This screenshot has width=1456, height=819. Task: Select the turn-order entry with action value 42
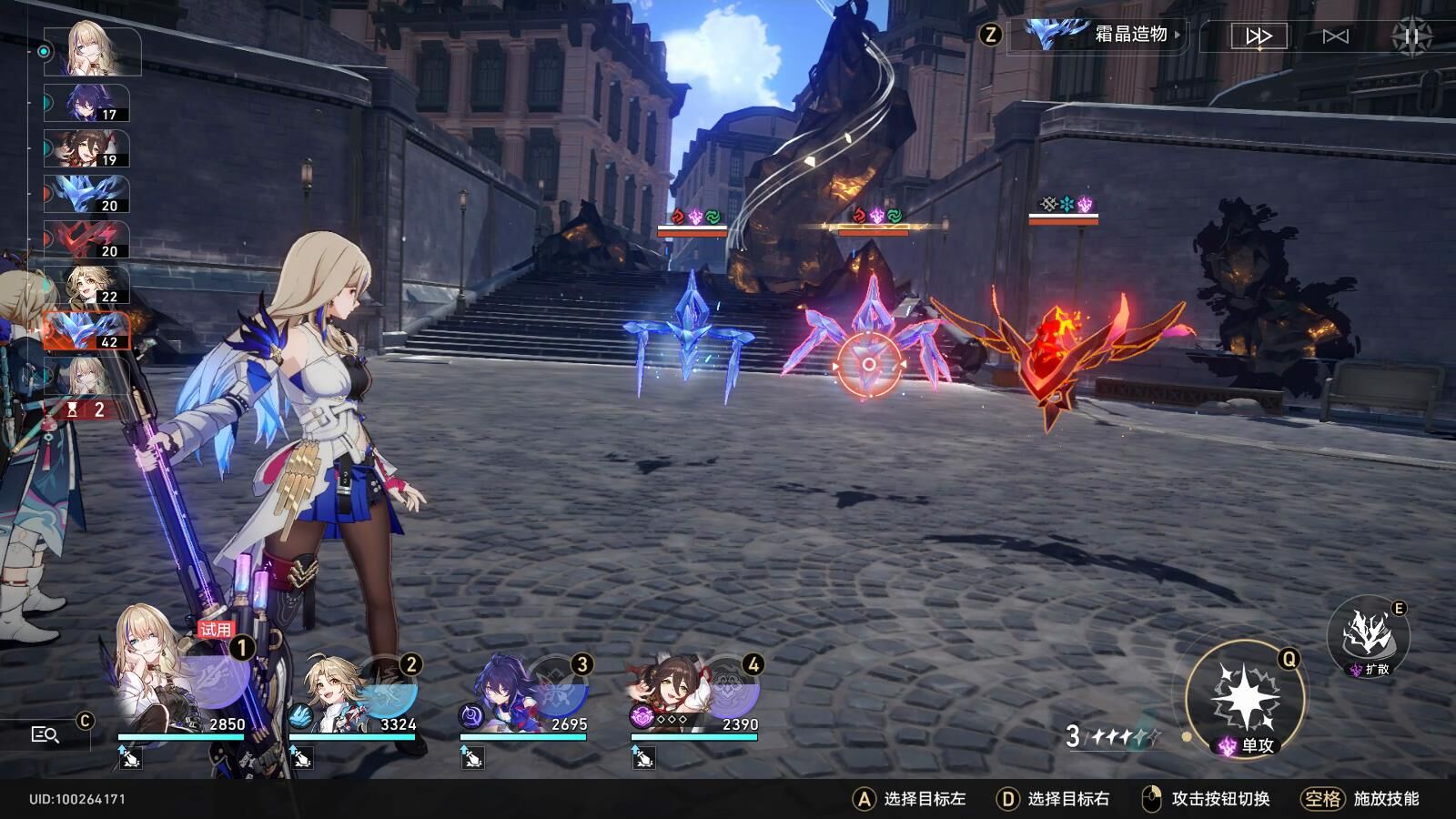pyautogui.click(x=87, y=330)
